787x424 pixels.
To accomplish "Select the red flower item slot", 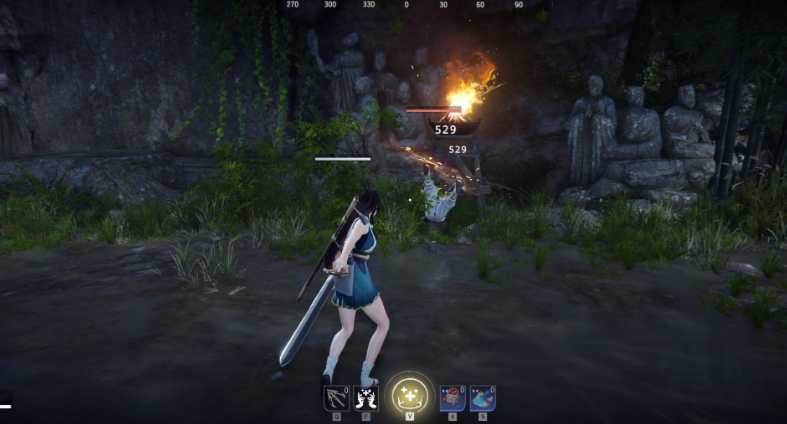I will pyautogui.click(x=453, y=397).
